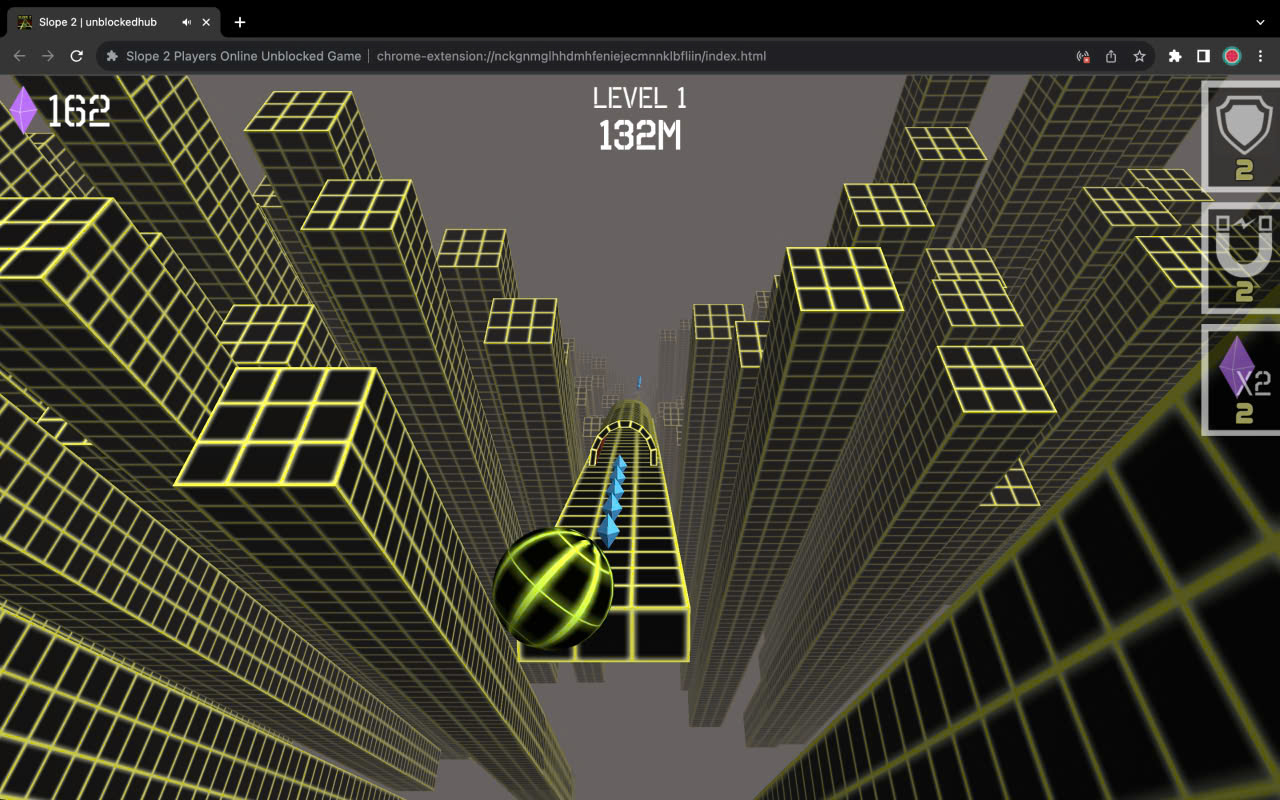Click the back navigation arrow
Viewport: 1280px width, 800px height.
pos(19,57)
